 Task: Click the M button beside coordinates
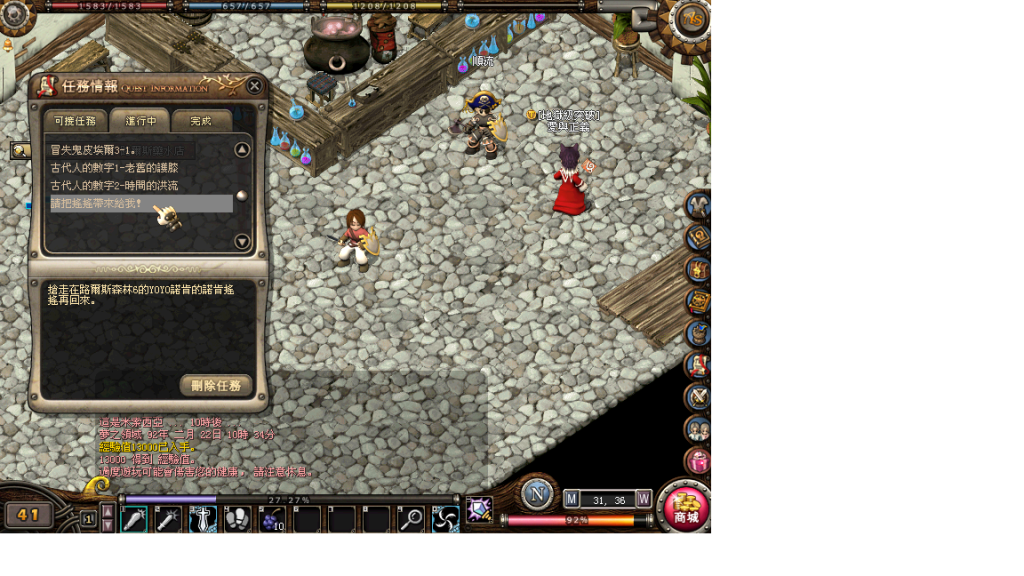(572, 498)
